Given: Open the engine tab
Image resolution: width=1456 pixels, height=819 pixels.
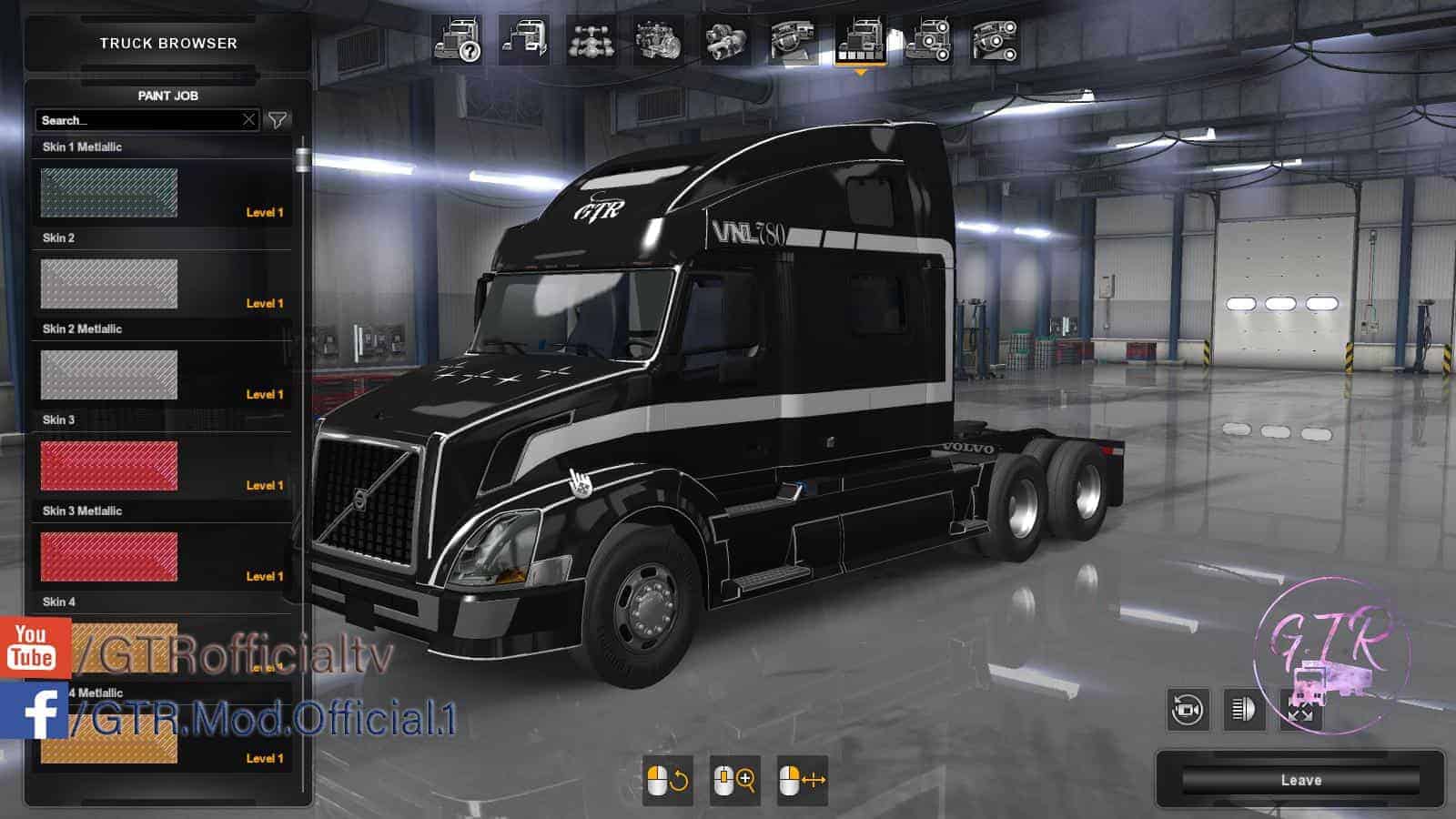Looking at the screenshot, I should [x=658, y=41].
